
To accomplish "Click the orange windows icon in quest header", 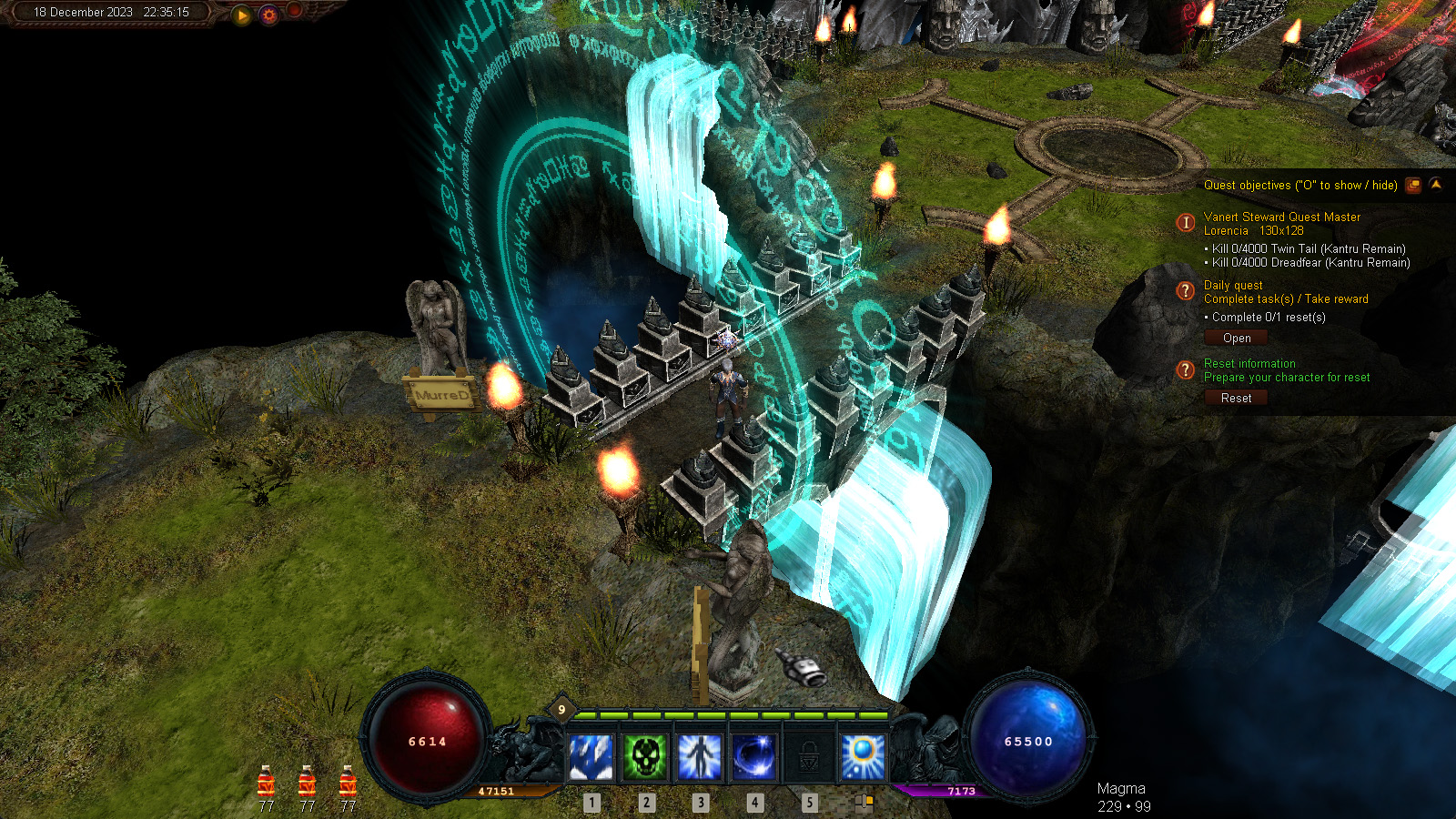I will 1413,186.
